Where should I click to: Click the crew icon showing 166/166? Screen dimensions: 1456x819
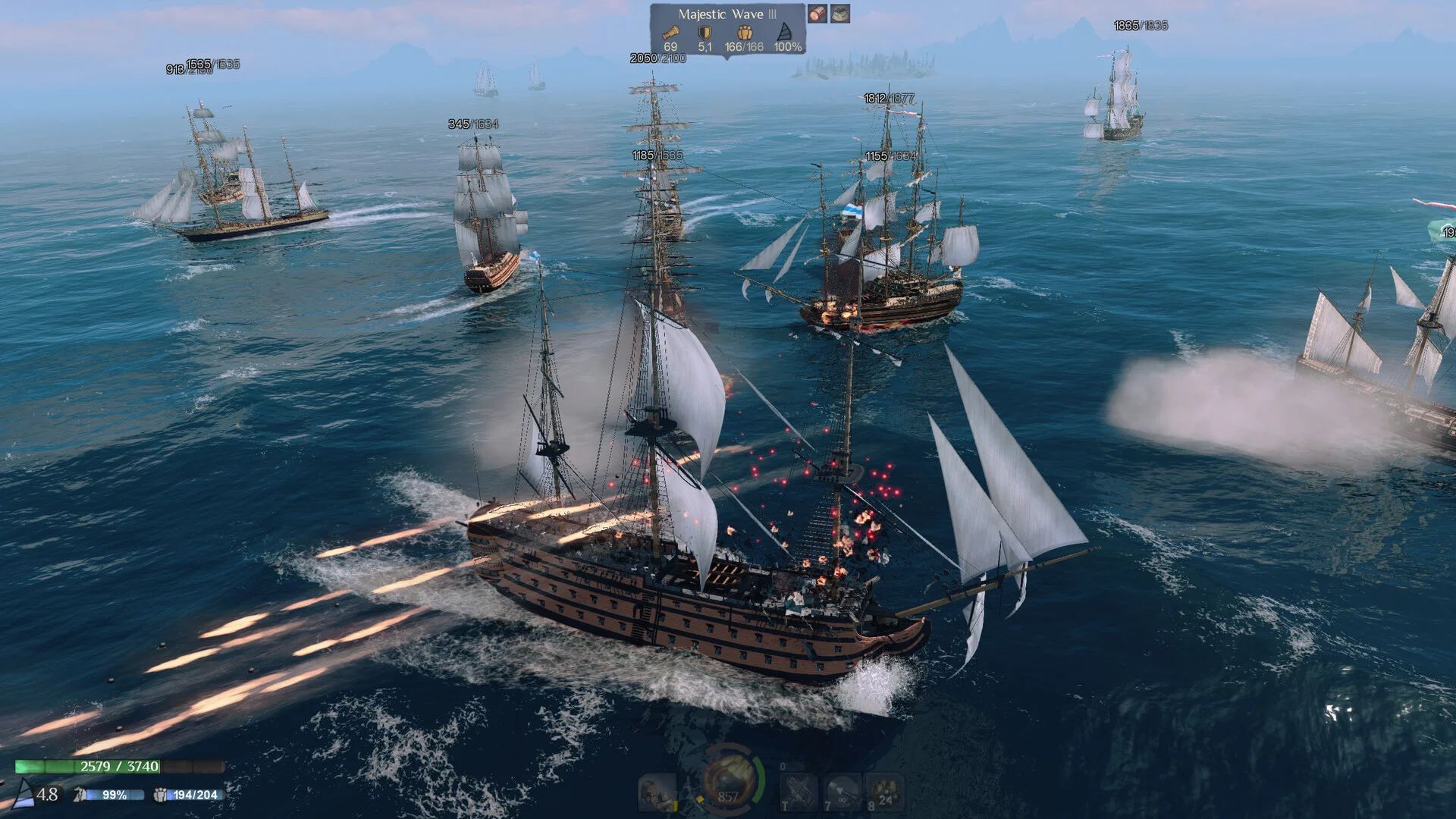click(x=745, y=33)
